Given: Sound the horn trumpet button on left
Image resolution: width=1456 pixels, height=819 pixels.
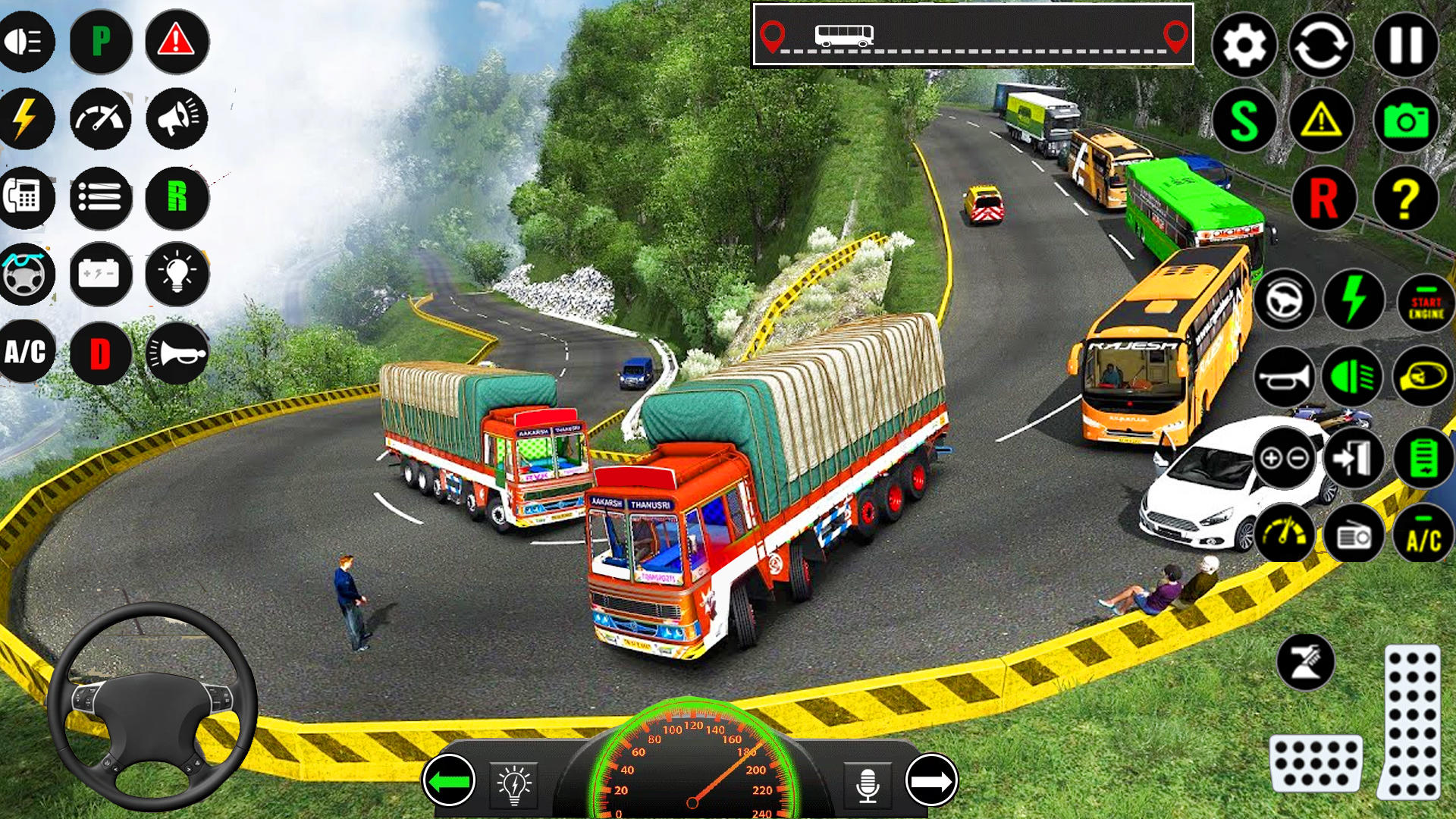Looking at the screenshot, I should coord(177,353).
